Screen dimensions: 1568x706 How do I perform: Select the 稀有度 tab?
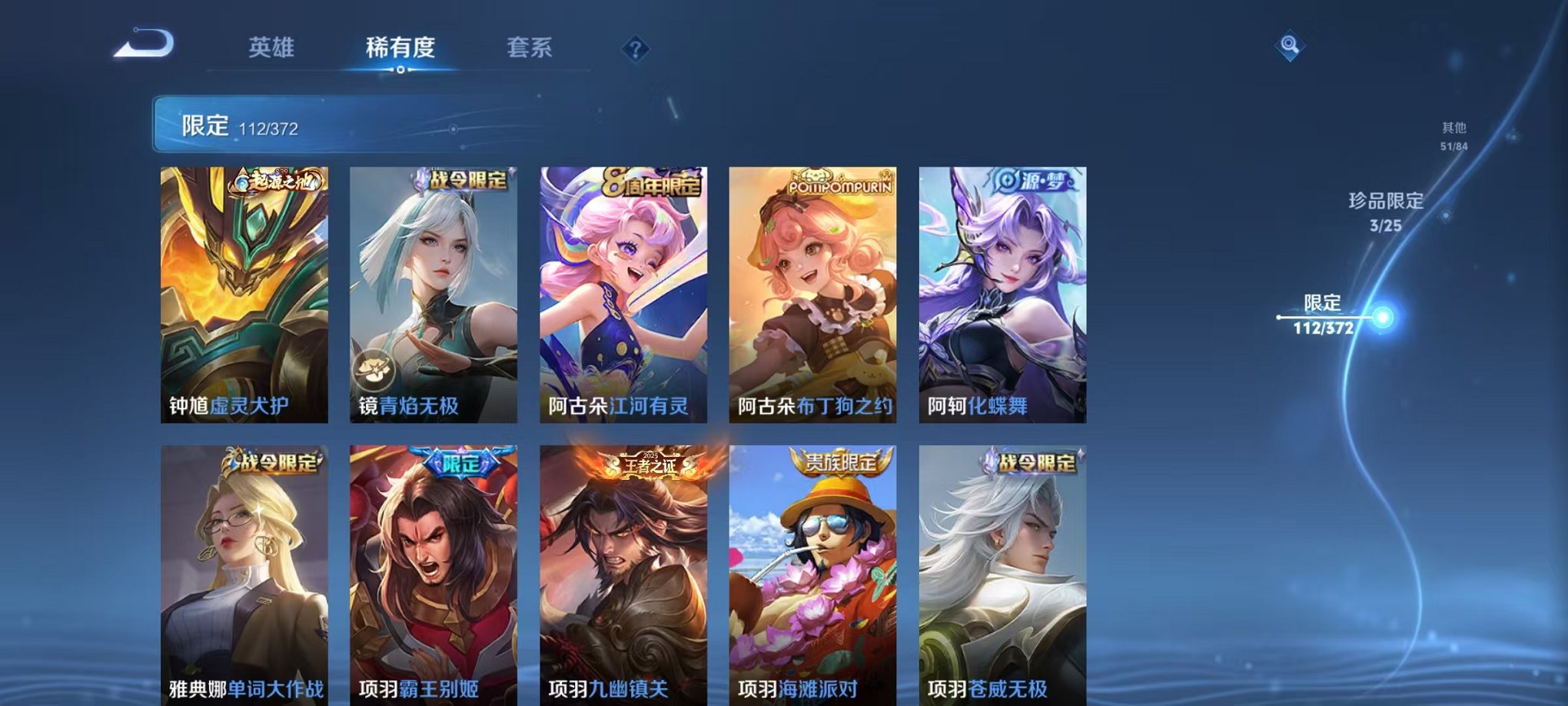400,48
